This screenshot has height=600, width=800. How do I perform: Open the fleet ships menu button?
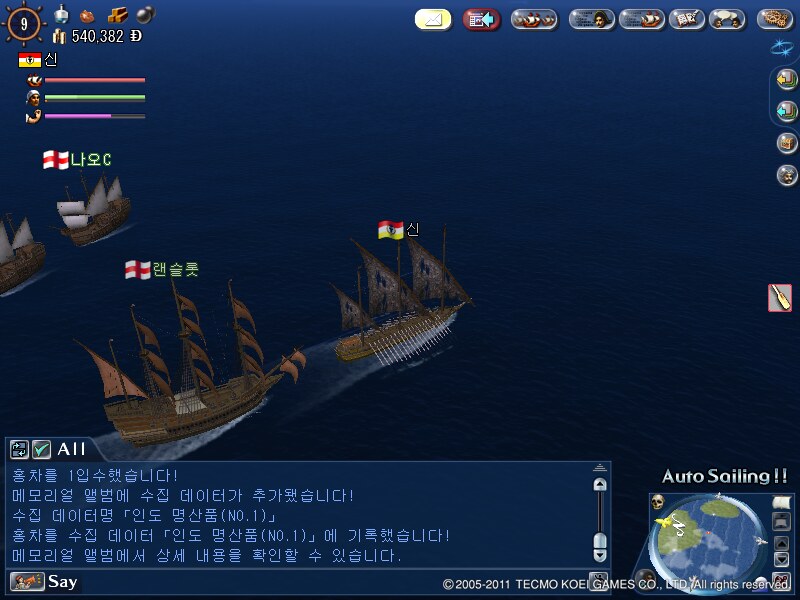tap(534, 19)
